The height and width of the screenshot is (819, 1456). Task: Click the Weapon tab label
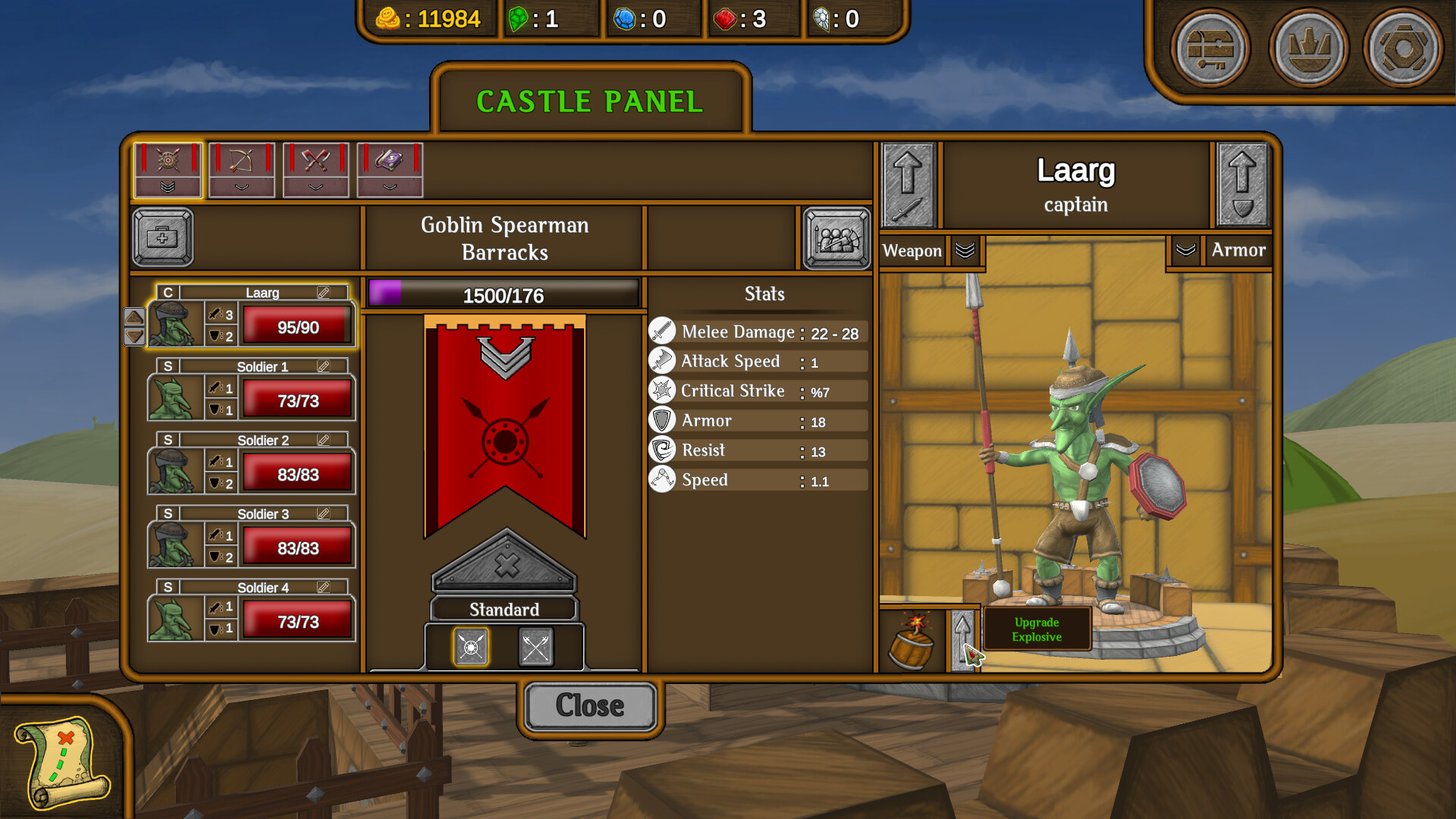tap(912, 250)
